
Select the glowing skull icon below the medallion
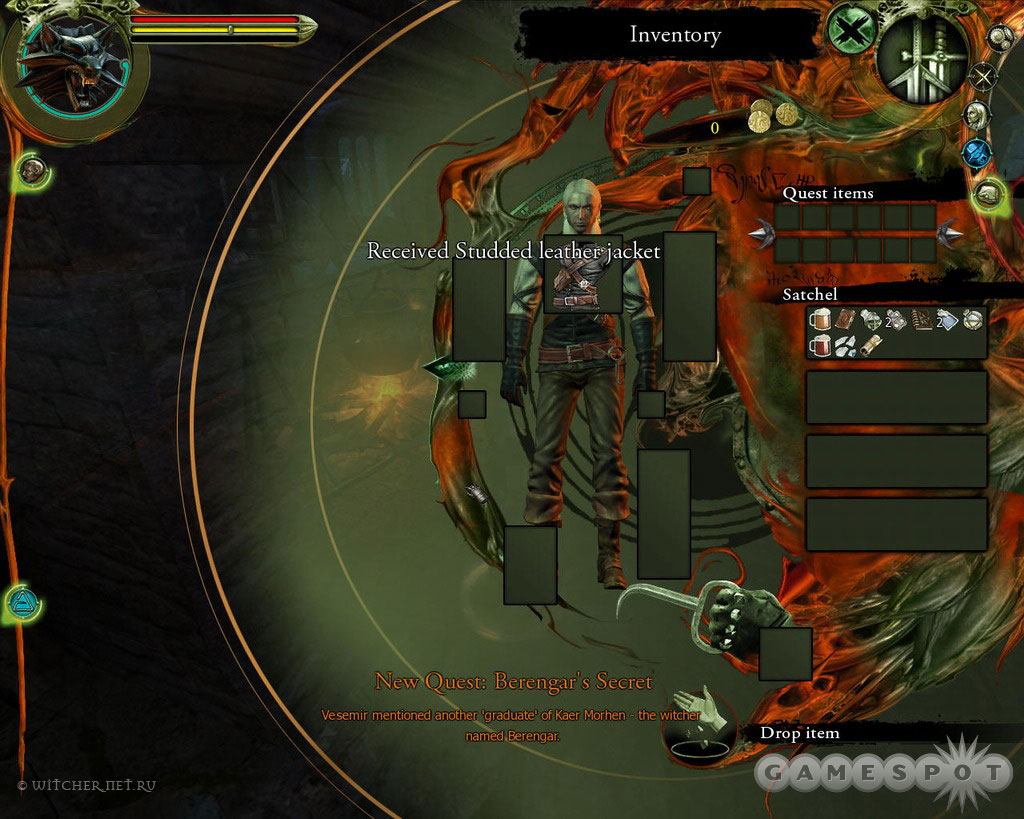point(30,172)
